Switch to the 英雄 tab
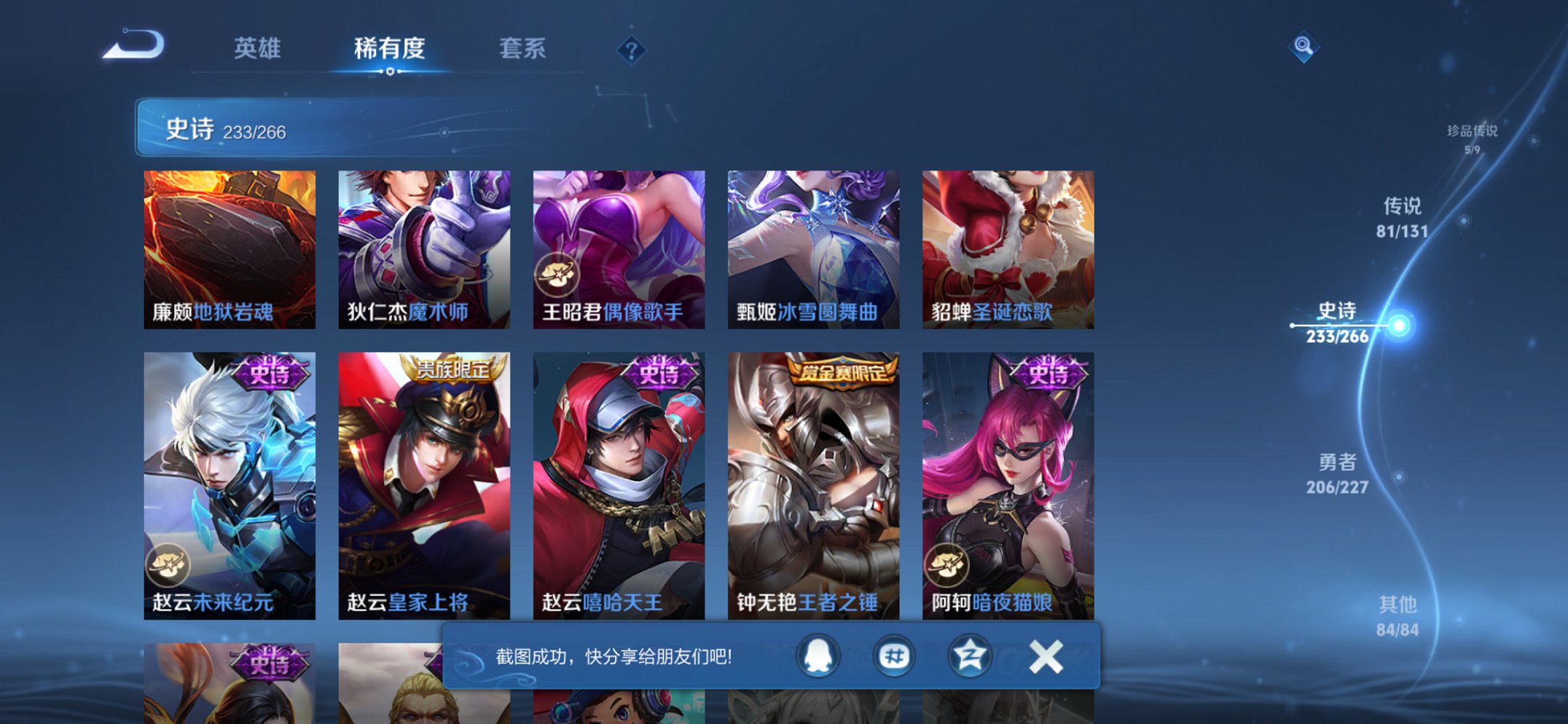The height and width of the screenshot is (724, 1568). point(256,48)
